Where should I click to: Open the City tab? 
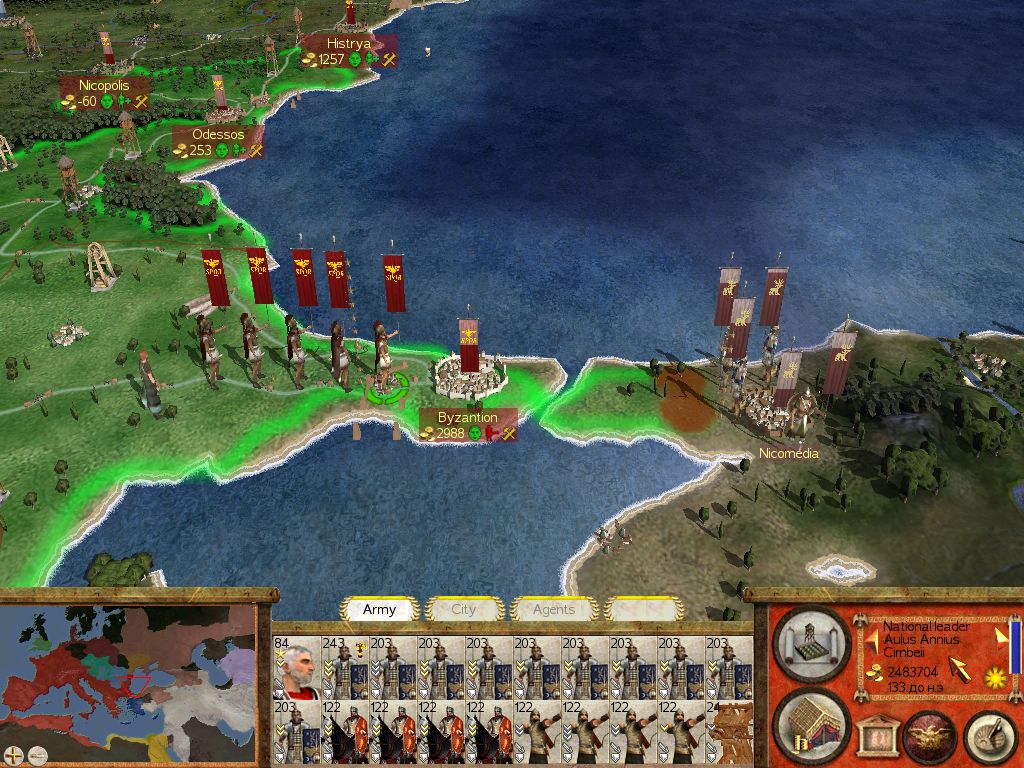tap(464, 609)
